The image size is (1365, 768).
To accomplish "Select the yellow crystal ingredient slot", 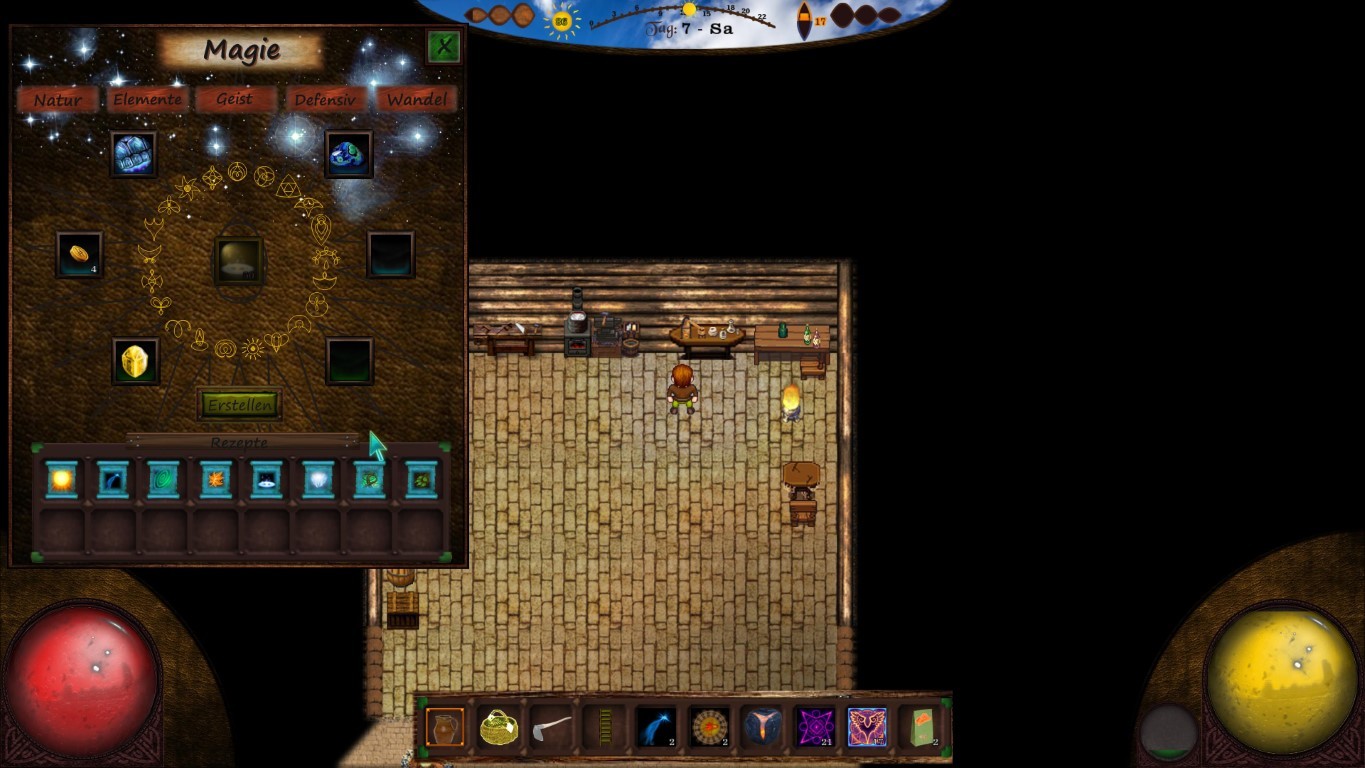I will click(x=134, y=361).
